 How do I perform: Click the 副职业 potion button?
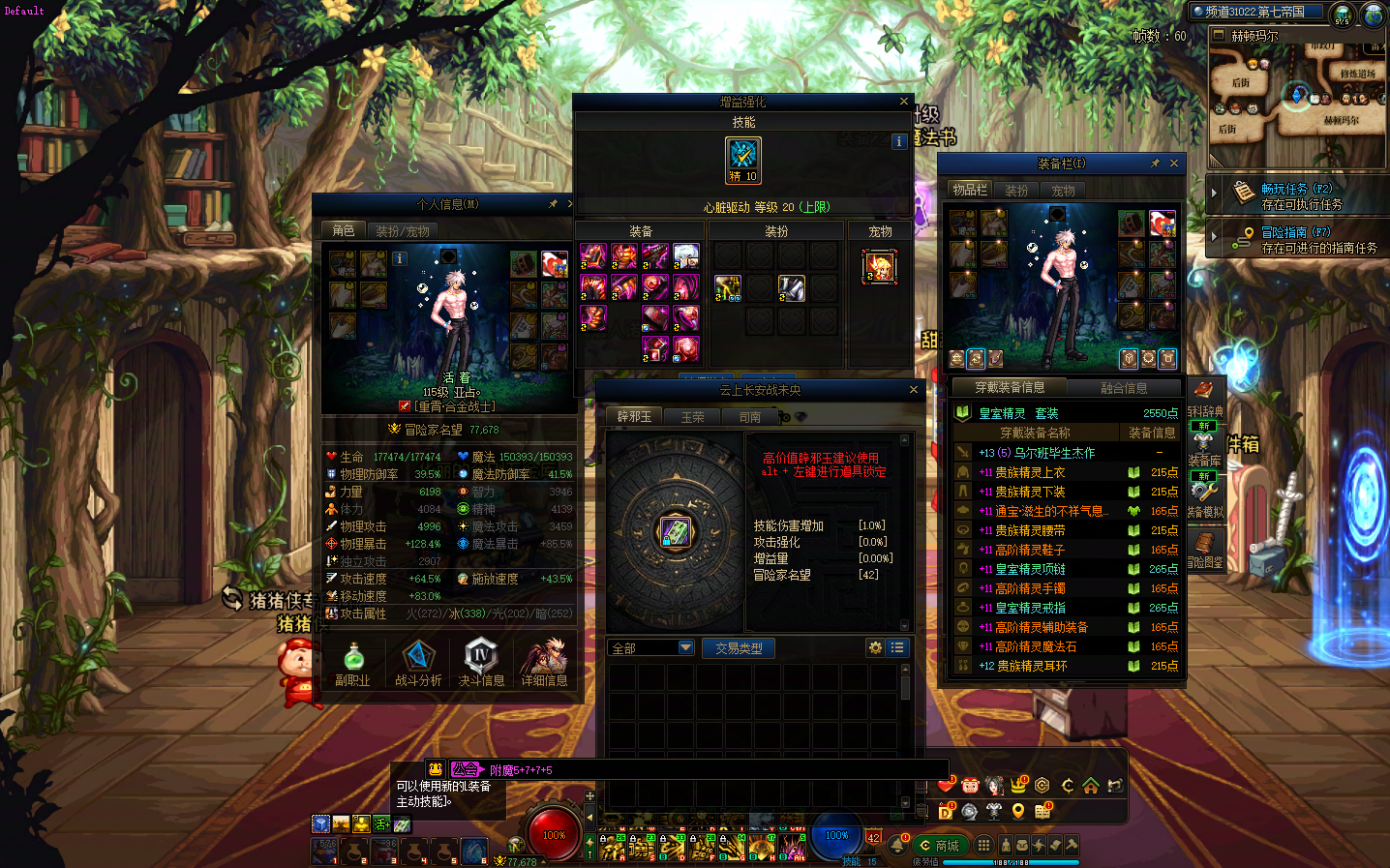[353, 663]
